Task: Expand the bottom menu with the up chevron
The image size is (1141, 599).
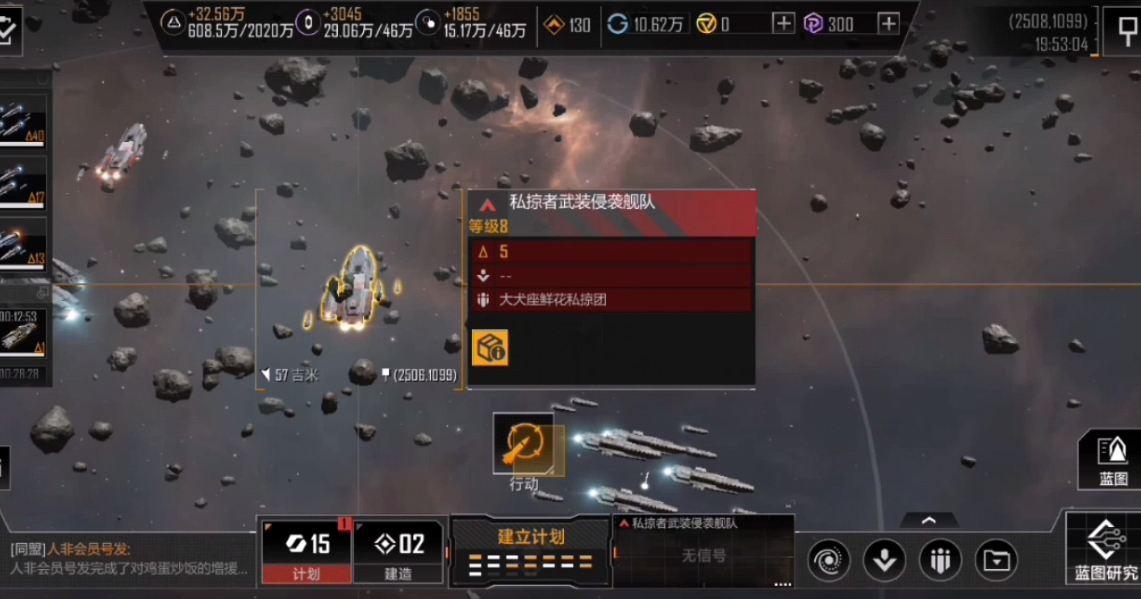Action: (x=928, y=521)
